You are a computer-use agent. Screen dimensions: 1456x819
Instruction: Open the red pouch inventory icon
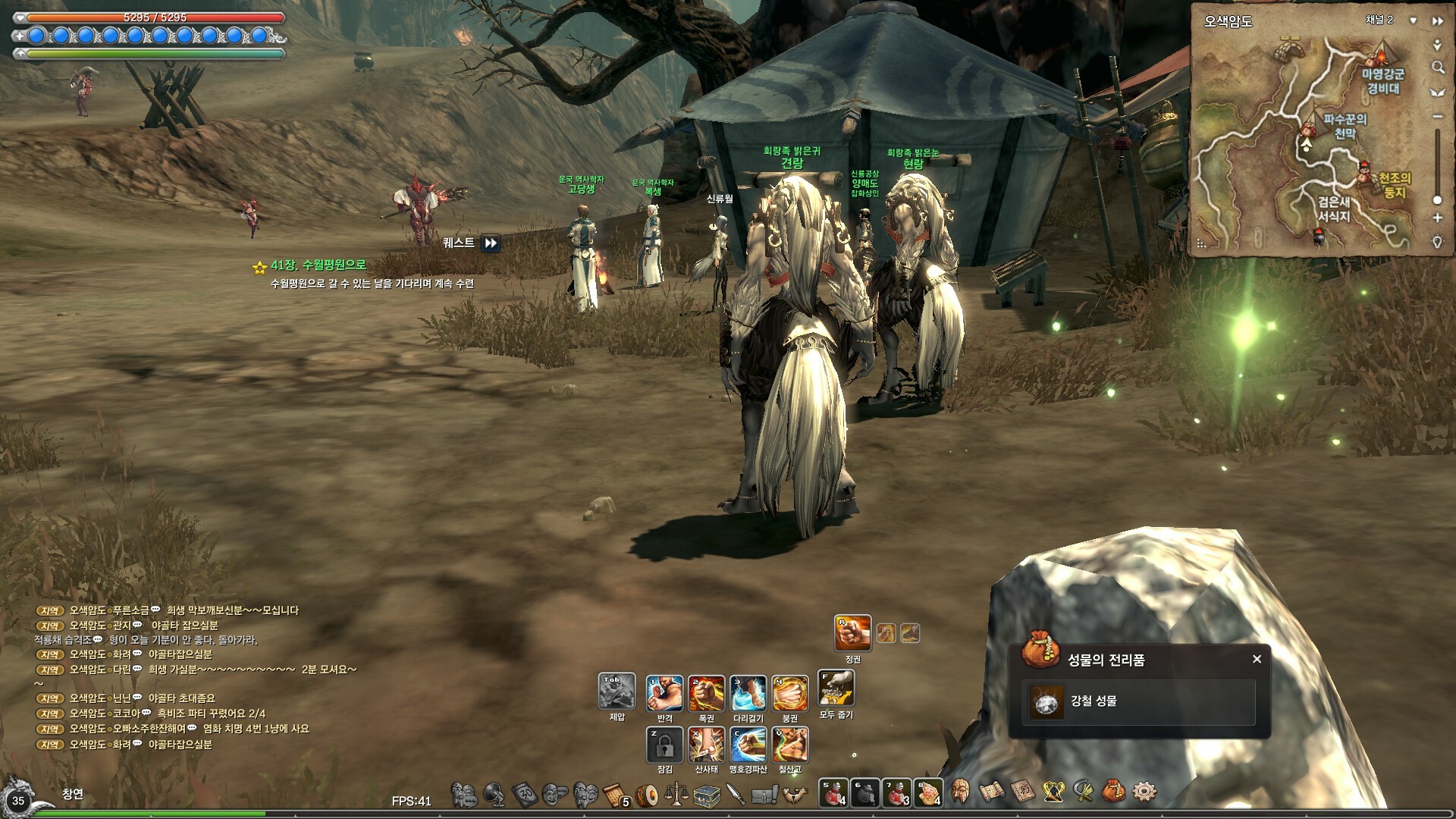1113,792
